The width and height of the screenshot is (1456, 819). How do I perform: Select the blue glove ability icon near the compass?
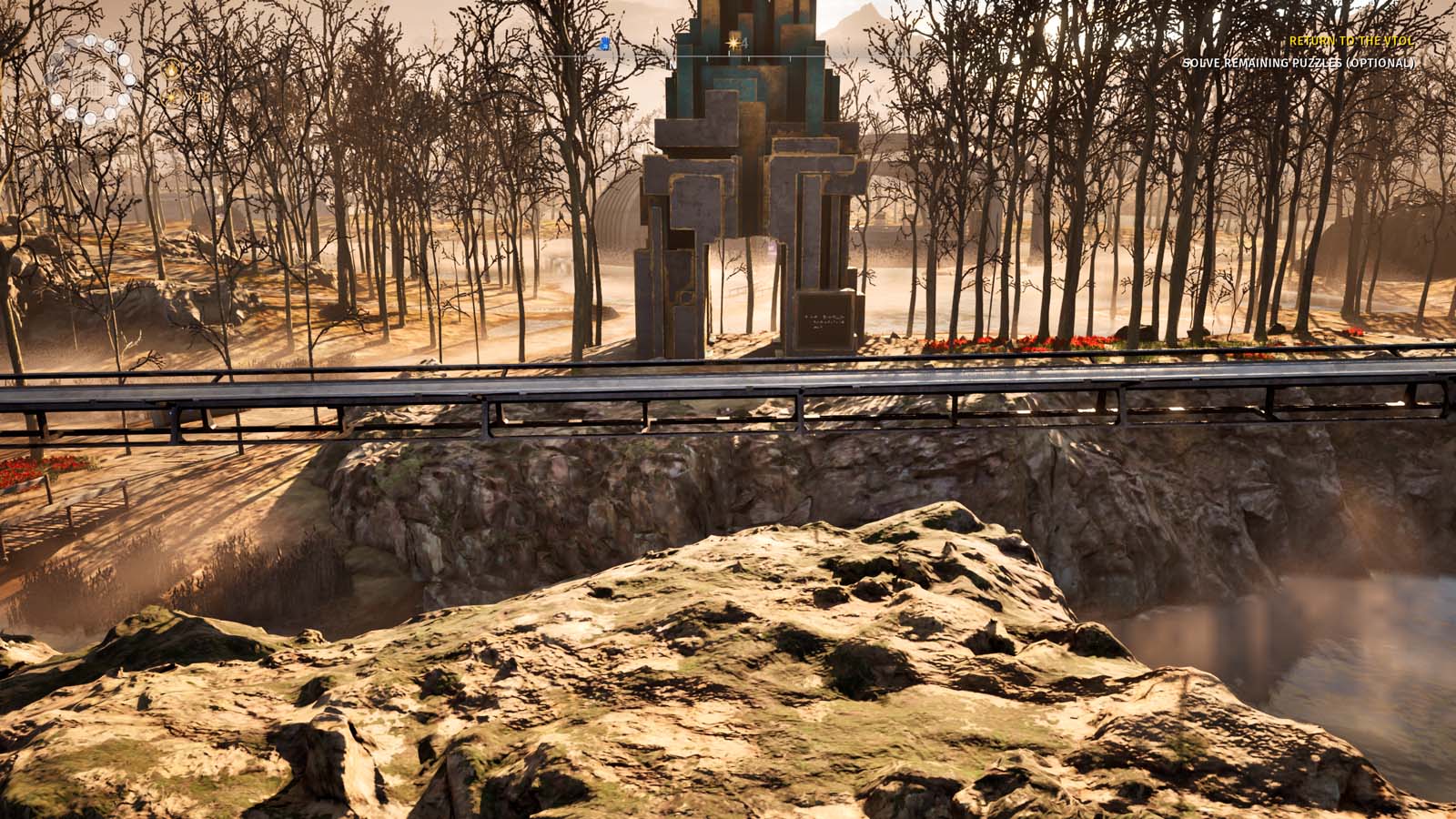point(604,44)
